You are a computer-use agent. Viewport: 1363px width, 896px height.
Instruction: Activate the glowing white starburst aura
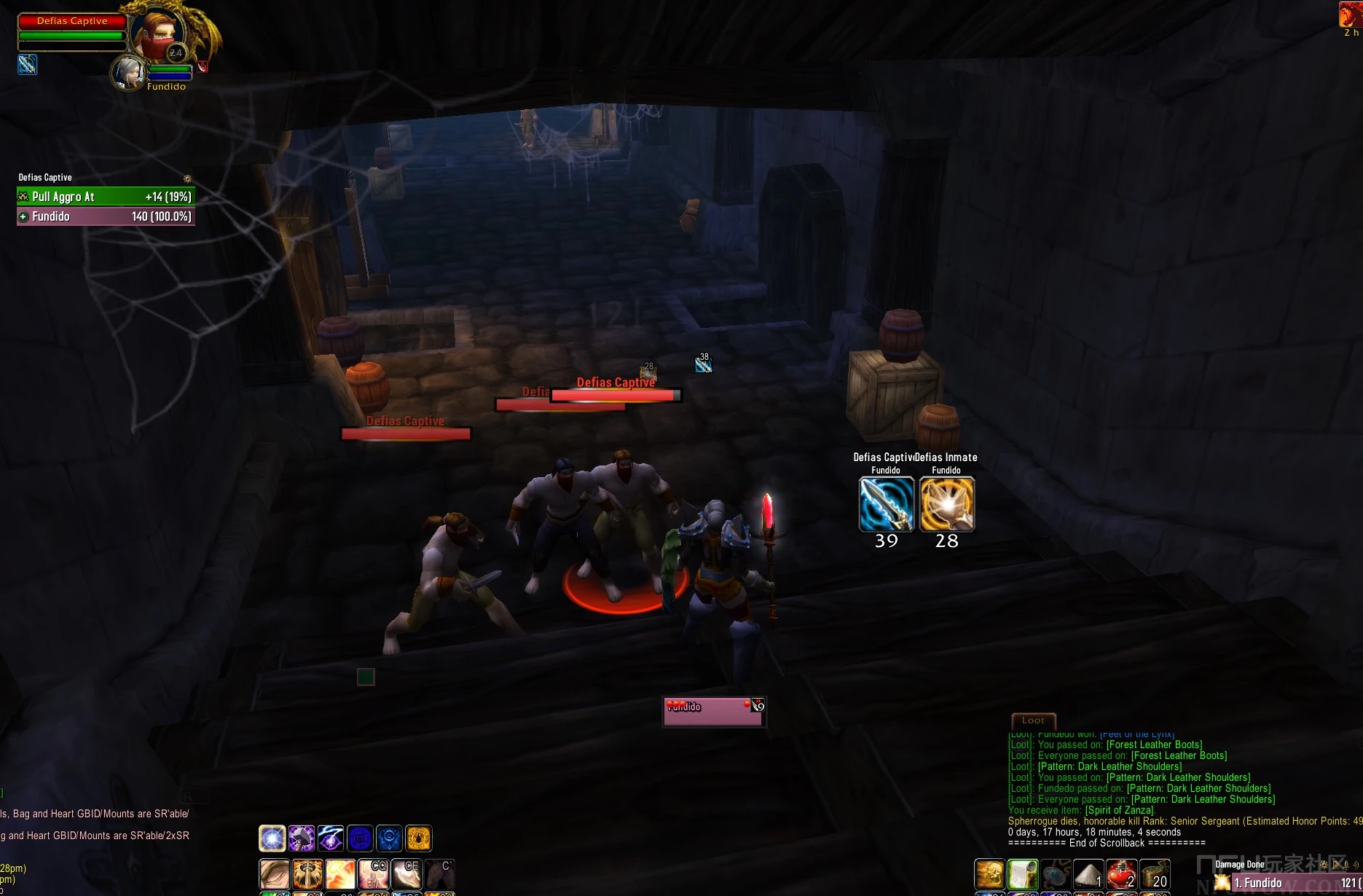coord(272,838)
